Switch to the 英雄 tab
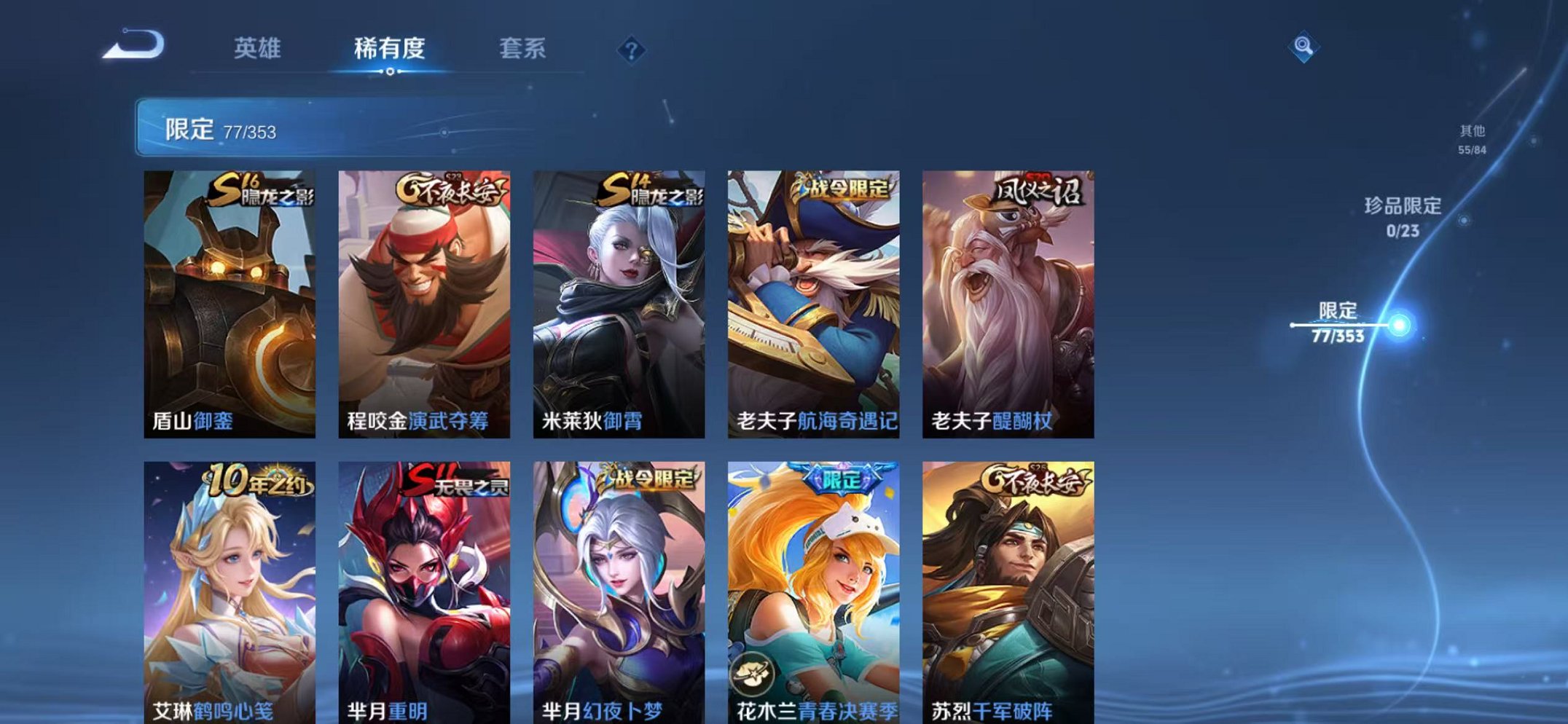 click(258, 48)
